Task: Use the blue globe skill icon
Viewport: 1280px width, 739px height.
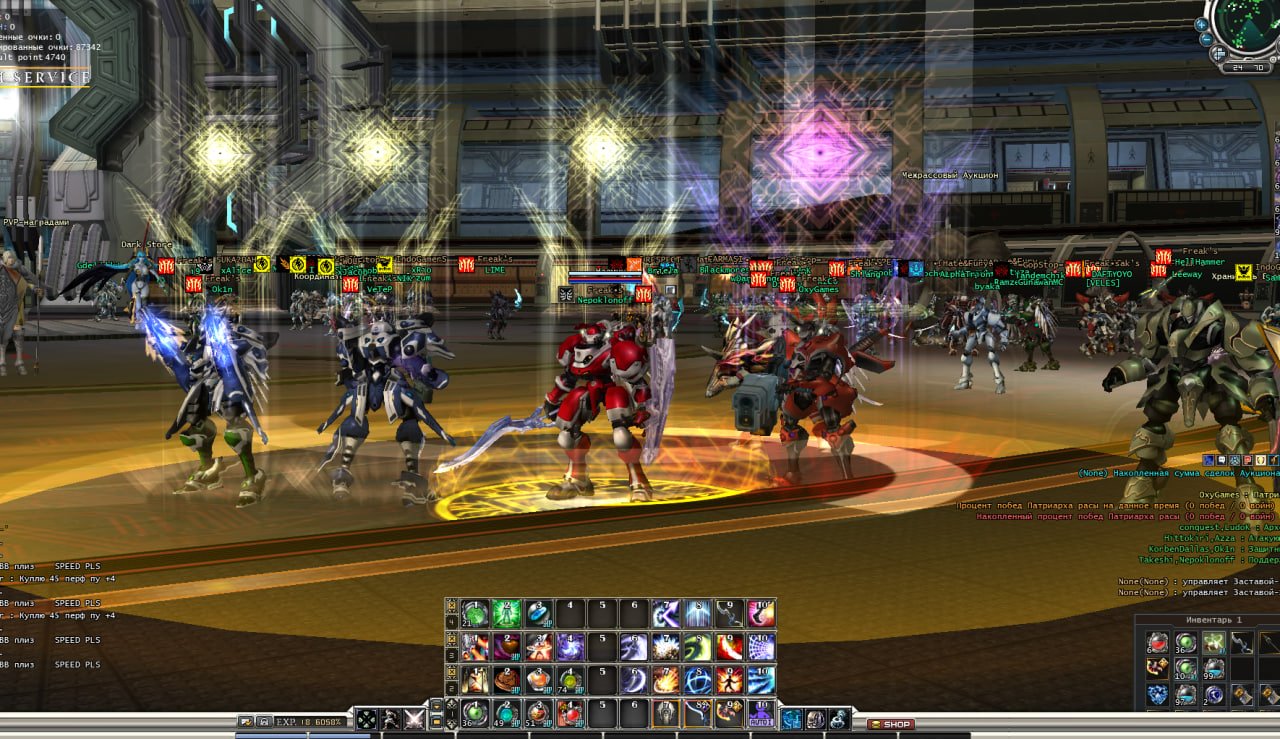Action: pos(697,680)
